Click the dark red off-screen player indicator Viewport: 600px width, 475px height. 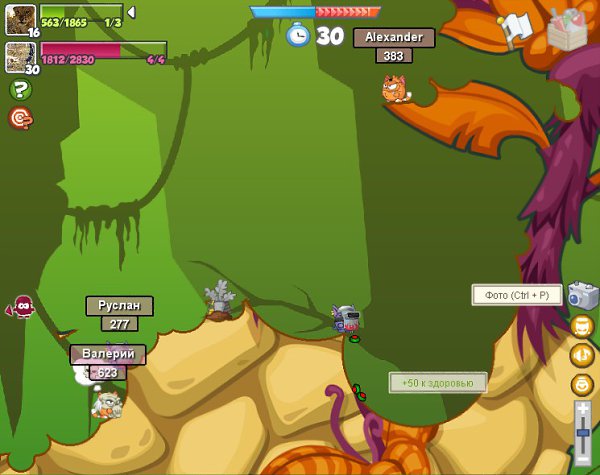click(20, 307)
